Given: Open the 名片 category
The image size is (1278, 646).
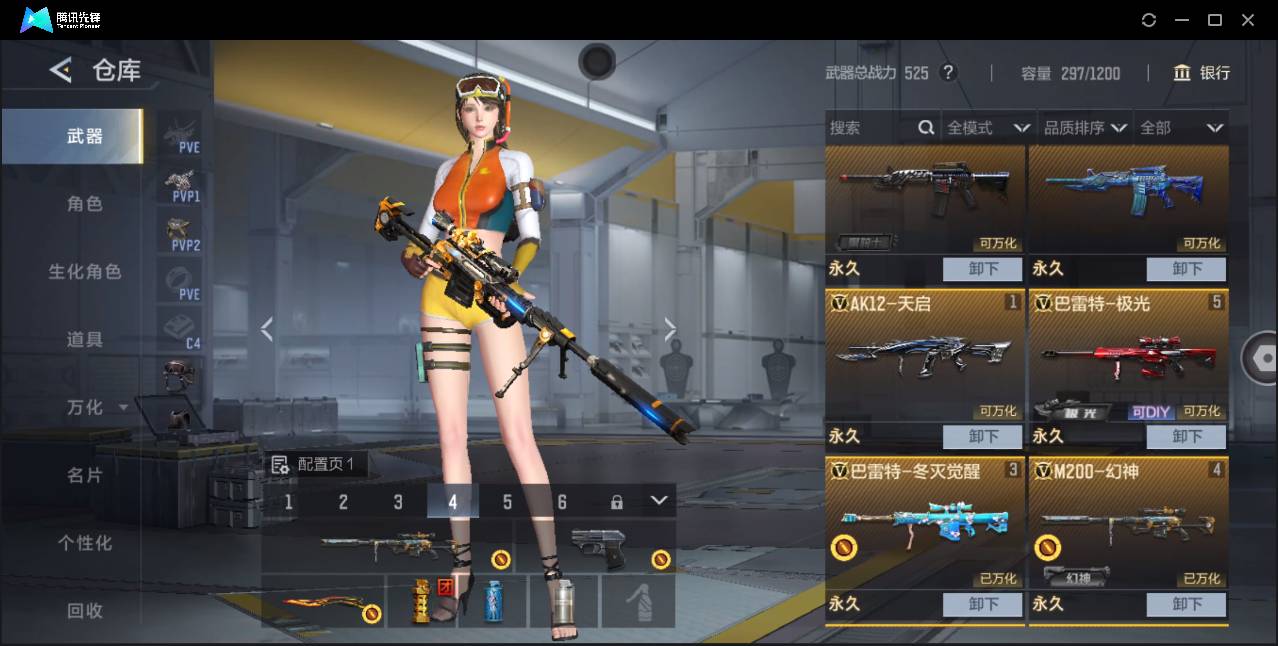Looking at the screenshot, I should pos(84,475).
